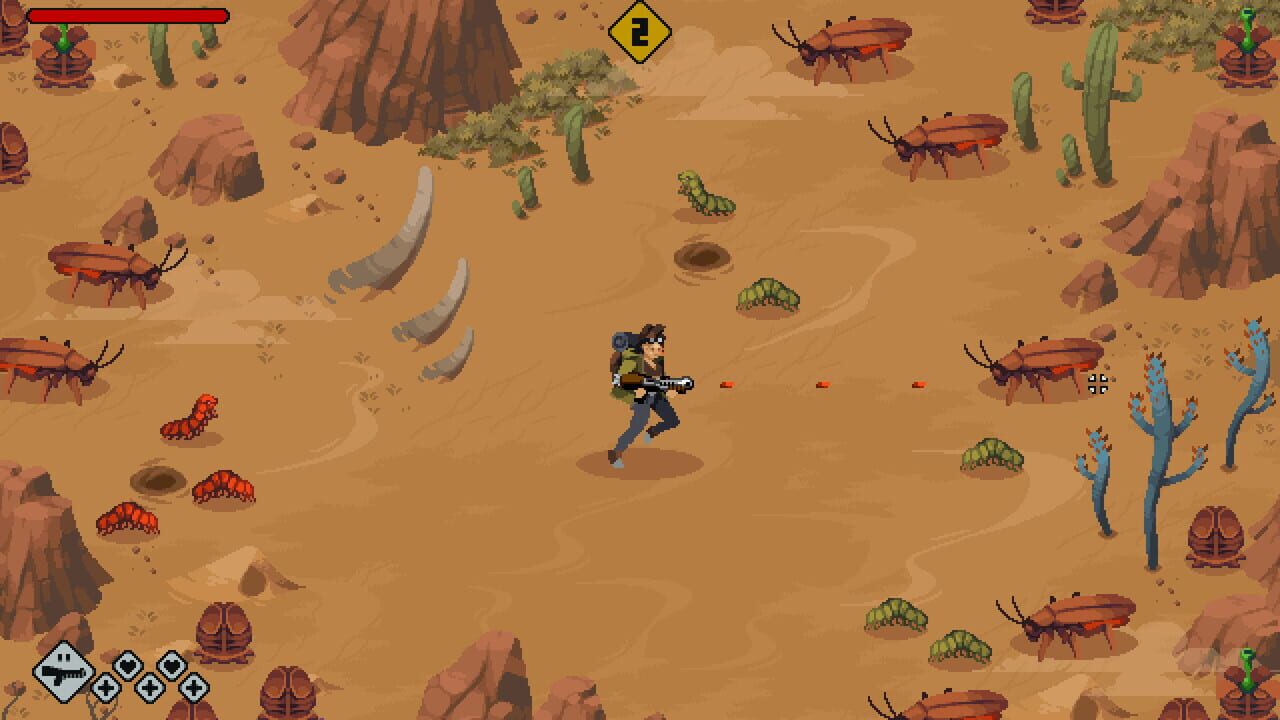Image resolution: width=1280 pixels, height=720 pixels.
Task: Click the middle plus armor pip icon
Action: (x=149, y=688)
